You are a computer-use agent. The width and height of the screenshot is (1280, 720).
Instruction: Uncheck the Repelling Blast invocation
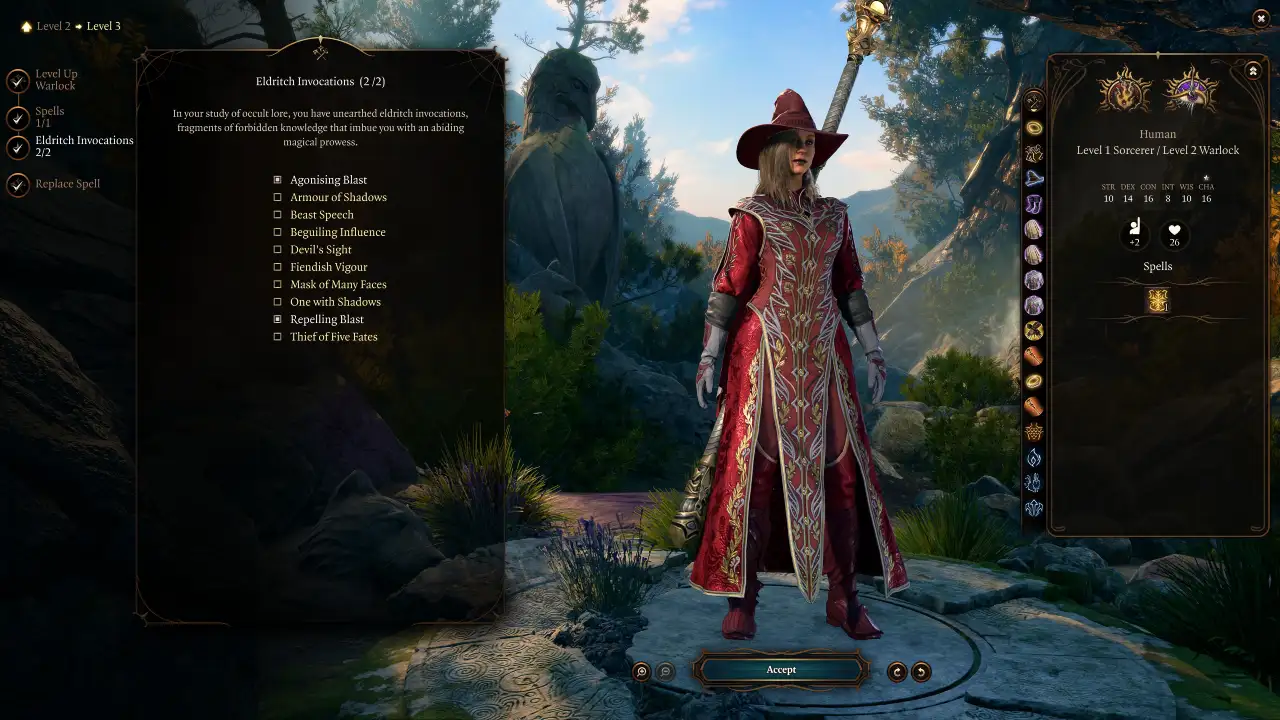click(x=278, y=320)
